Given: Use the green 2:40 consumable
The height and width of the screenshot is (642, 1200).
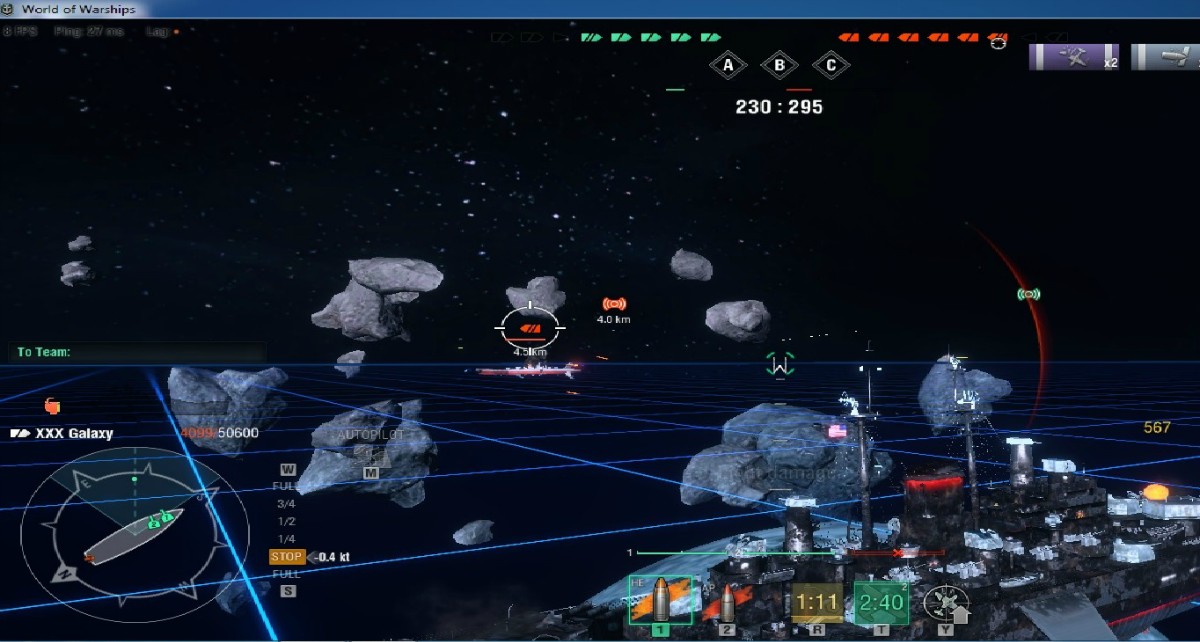Looking at the screenshot, I should 881,603.
